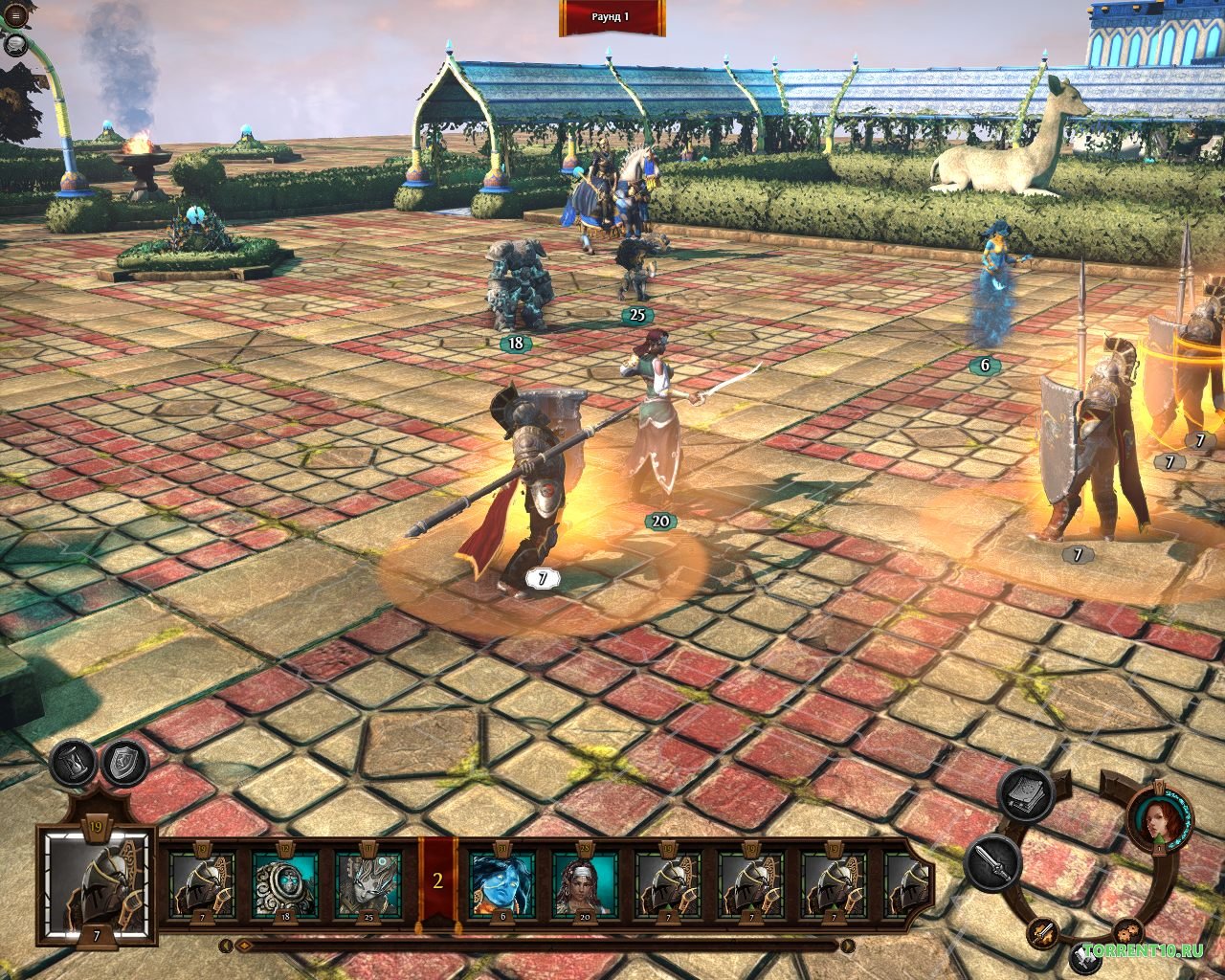Open the chat speech bubble
1225x980 pixels.
(14, 44)
